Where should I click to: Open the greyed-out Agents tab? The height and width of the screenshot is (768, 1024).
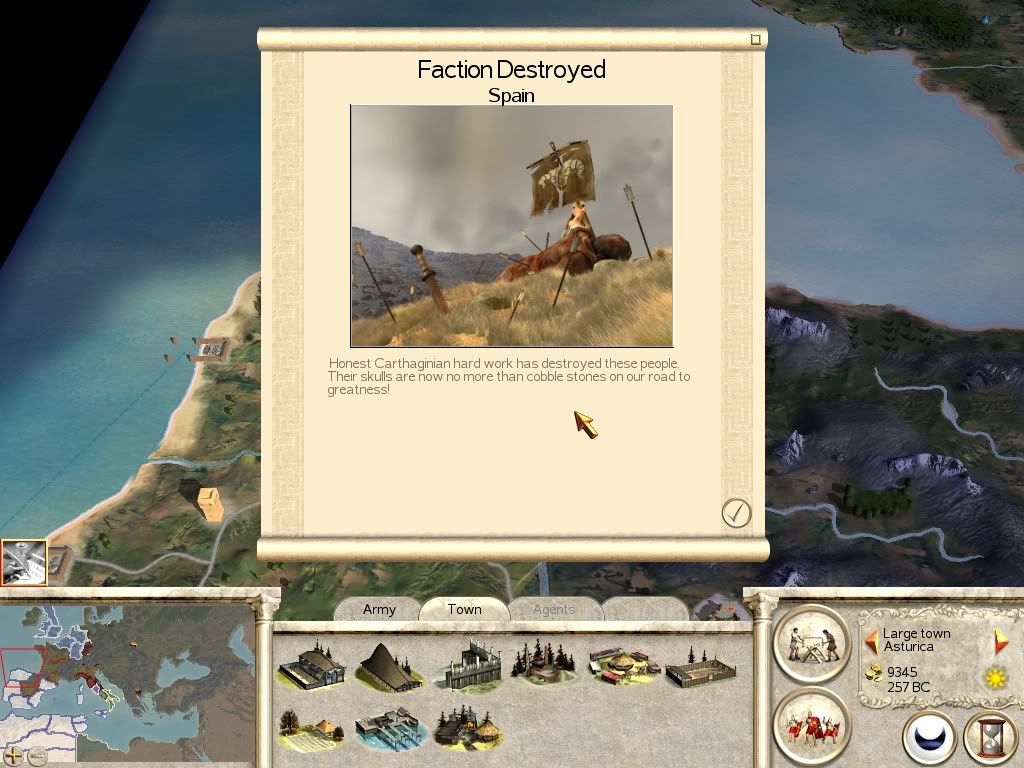(554, 609)
